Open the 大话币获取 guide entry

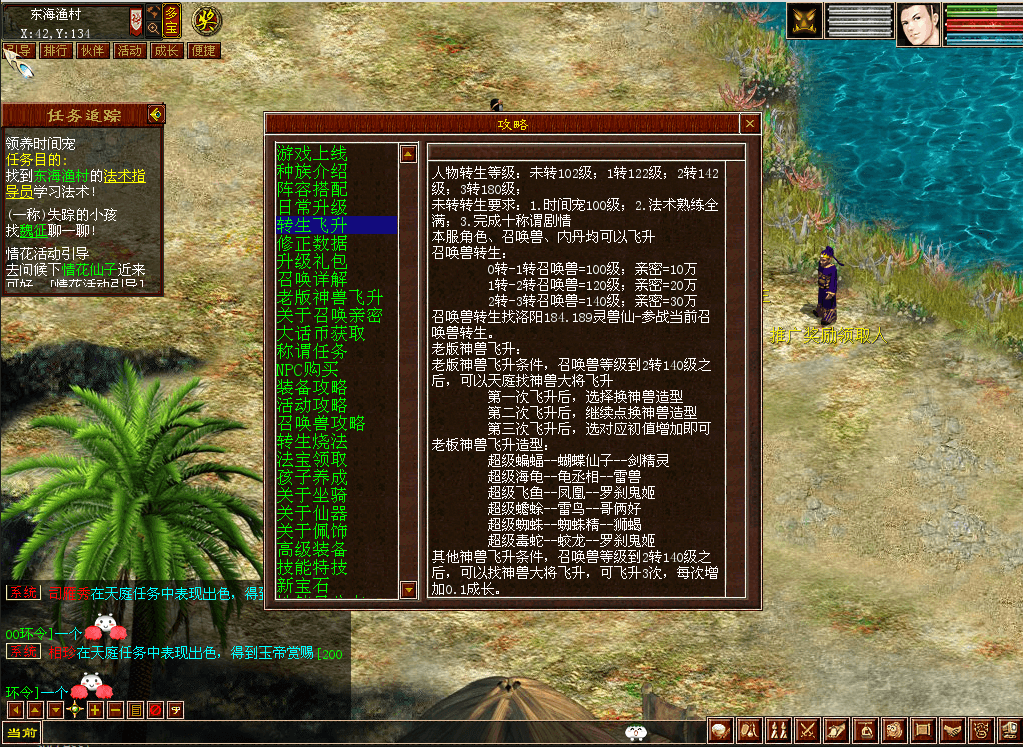click(x=320, y=334)
